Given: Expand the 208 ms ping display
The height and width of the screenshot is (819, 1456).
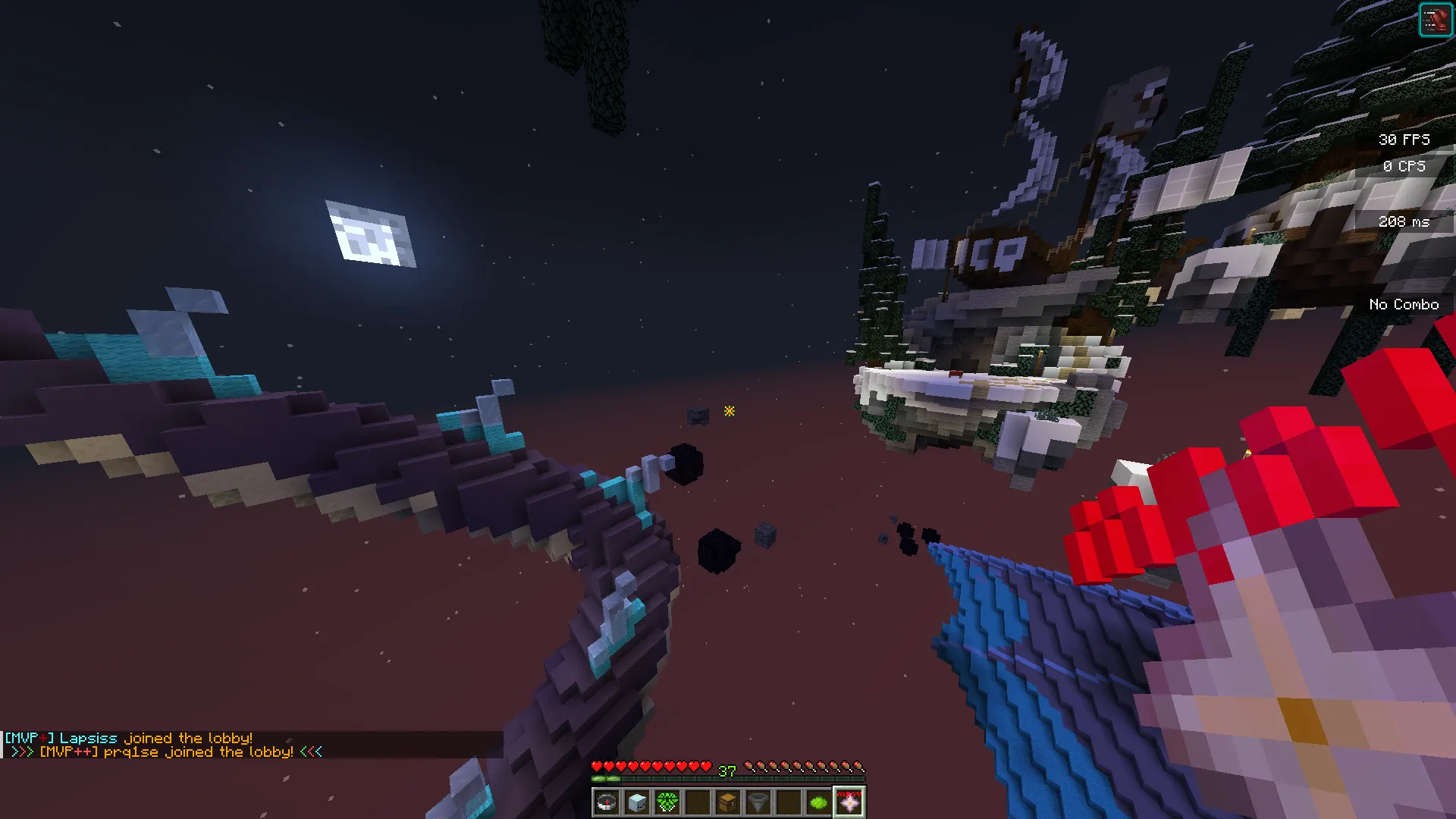Looking at the screenshot, I should pyautogui.click(x=1404, y=221).
